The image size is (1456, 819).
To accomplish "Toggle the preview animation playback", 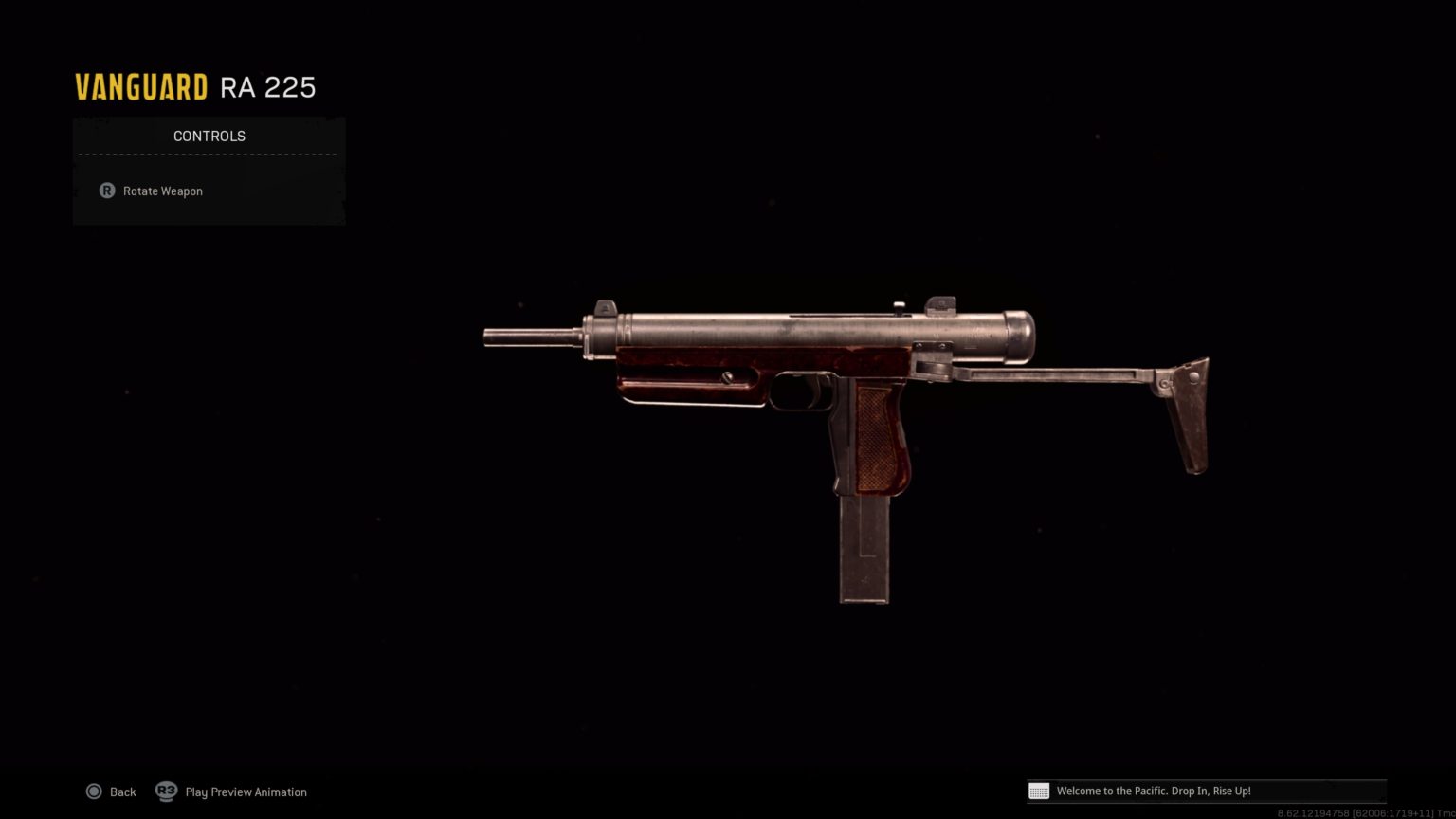I will [167, 792].
